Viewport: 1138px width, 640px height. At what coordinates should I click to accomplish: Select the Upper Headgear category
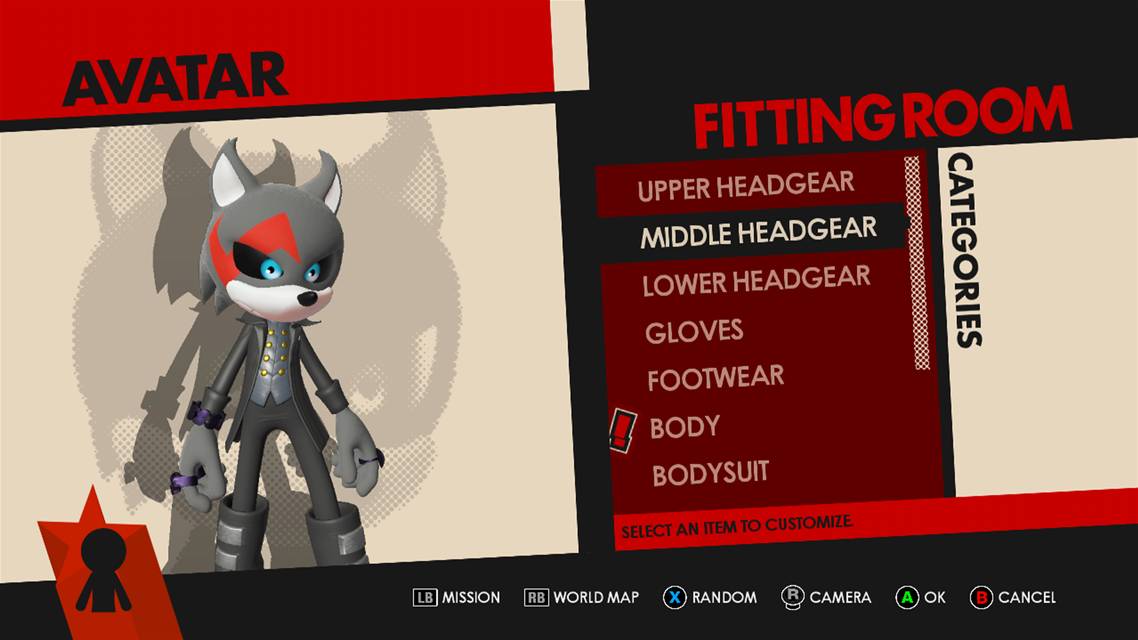pyautogui.click(x=746, y=186)
